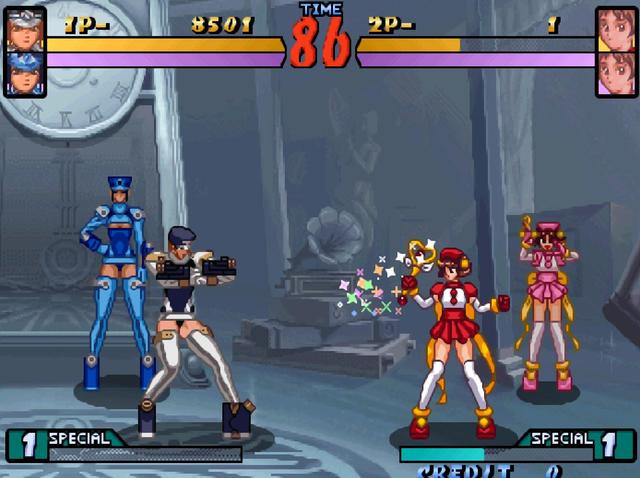Select the white-helmet fighter portrait for 1P
The image size is (640, 478).
[x=25, y=30]
